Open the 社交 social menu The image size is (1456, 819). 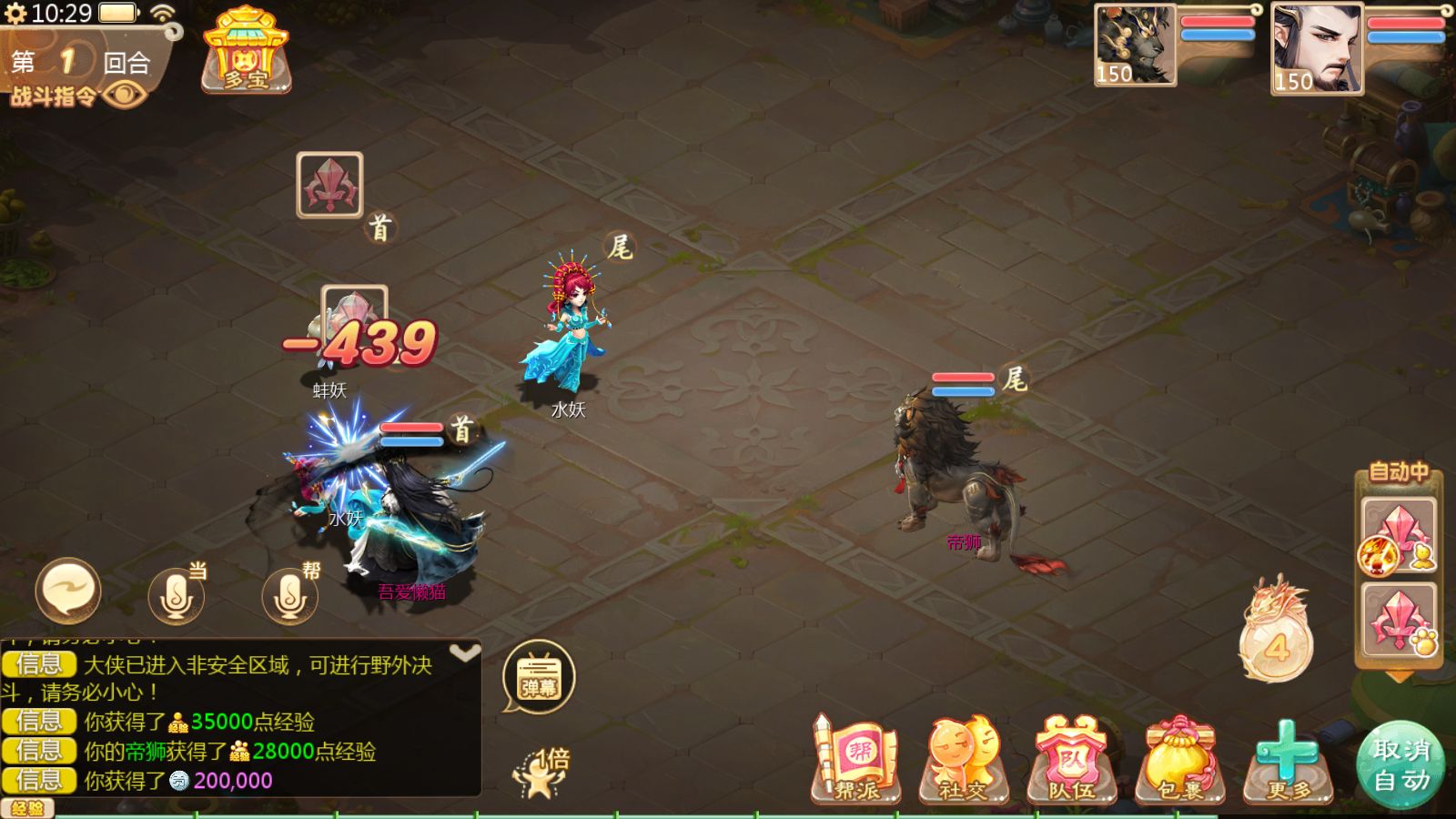[964, 763]
